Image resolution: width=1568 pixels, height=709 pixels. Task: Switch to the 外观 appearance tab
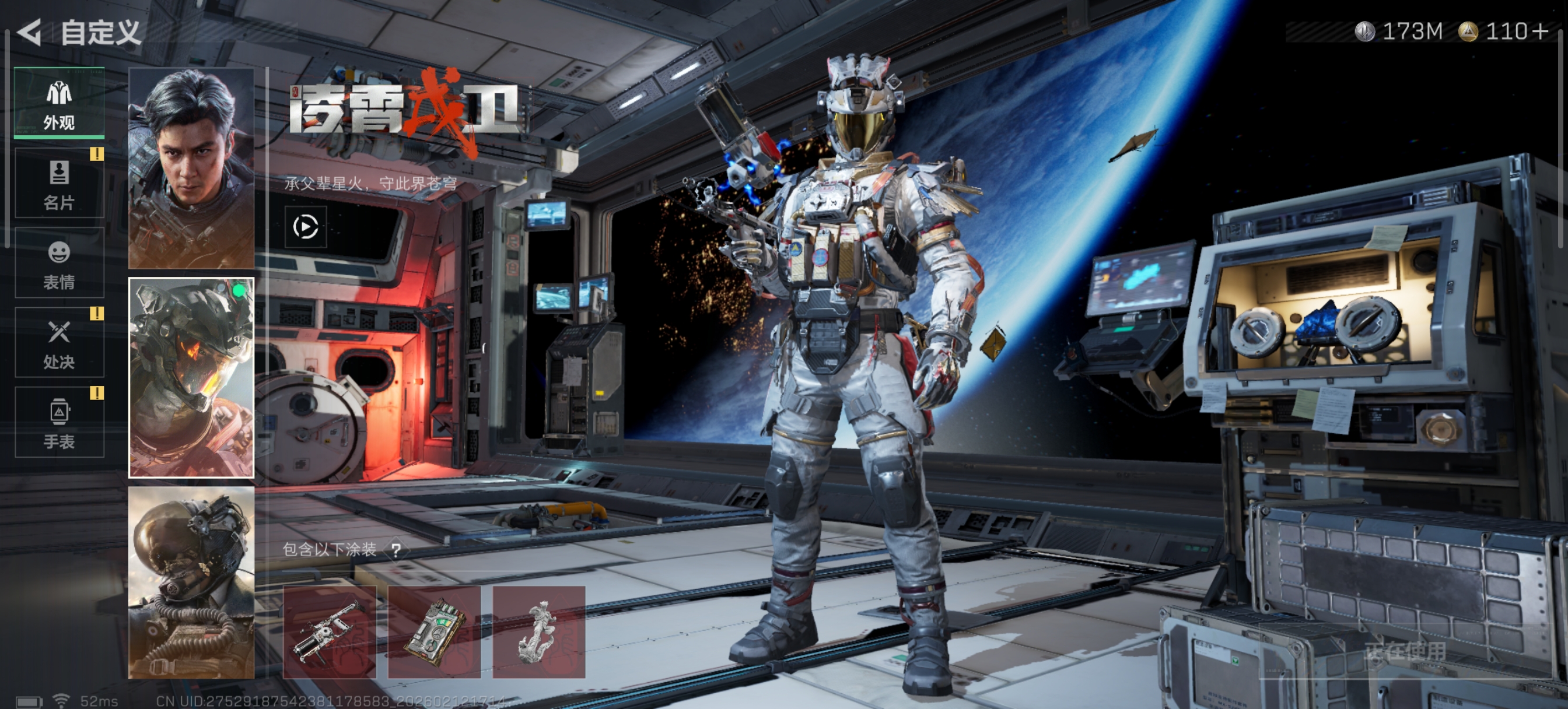59,103
